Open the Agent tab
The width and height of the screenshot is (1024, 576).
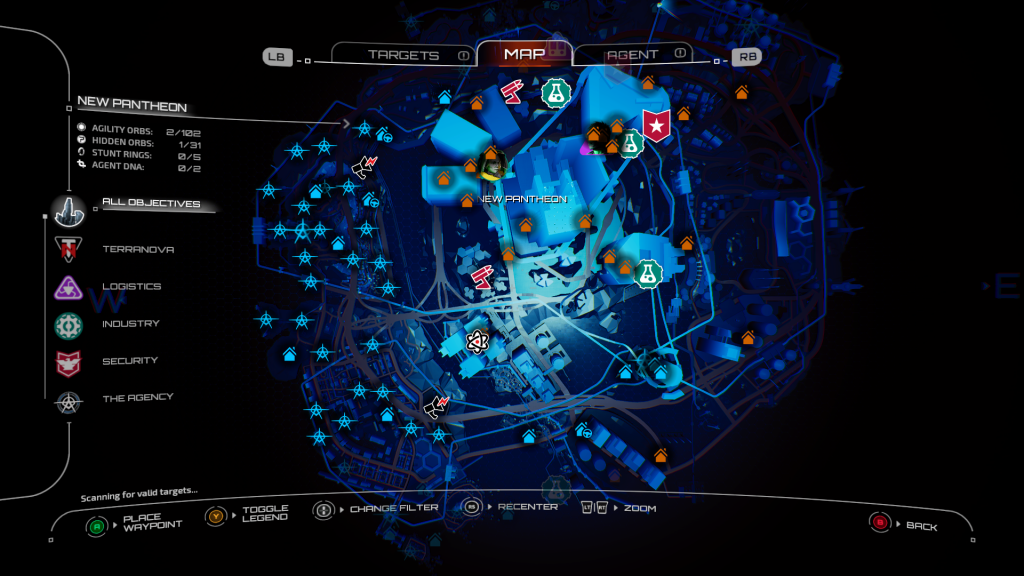pos(633,54)
